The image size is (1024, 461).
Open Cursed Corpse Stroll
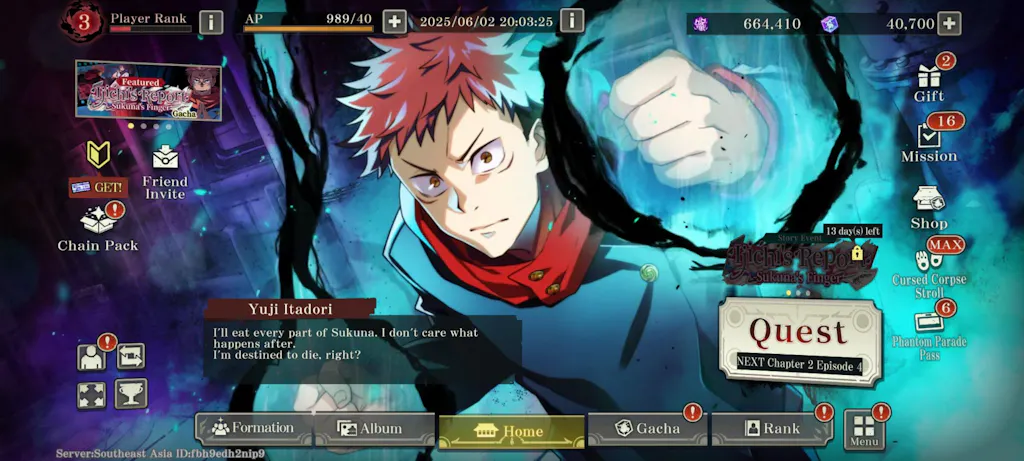click(929, 266)
